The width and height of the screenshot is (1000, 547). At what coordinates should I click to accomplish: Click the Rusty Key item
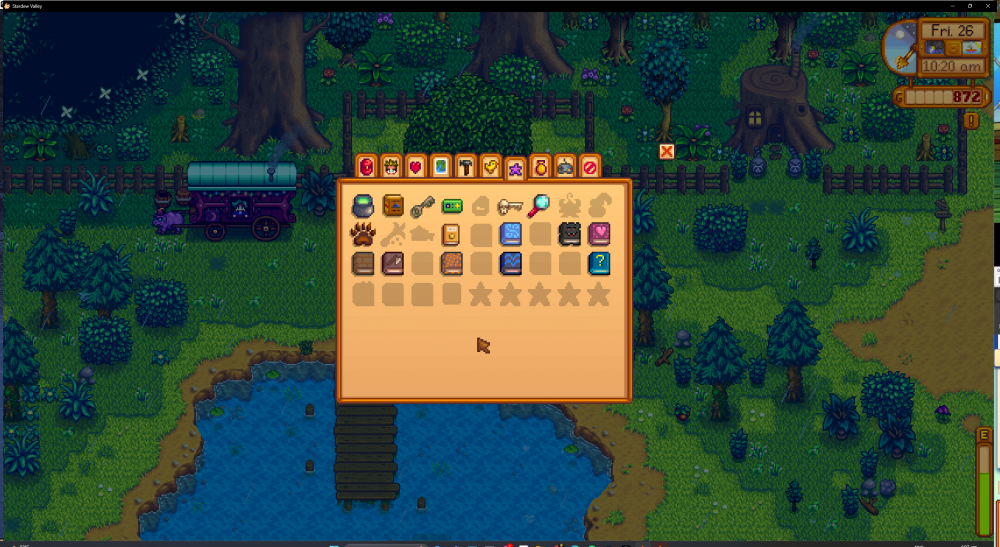[x=421, y=206]
